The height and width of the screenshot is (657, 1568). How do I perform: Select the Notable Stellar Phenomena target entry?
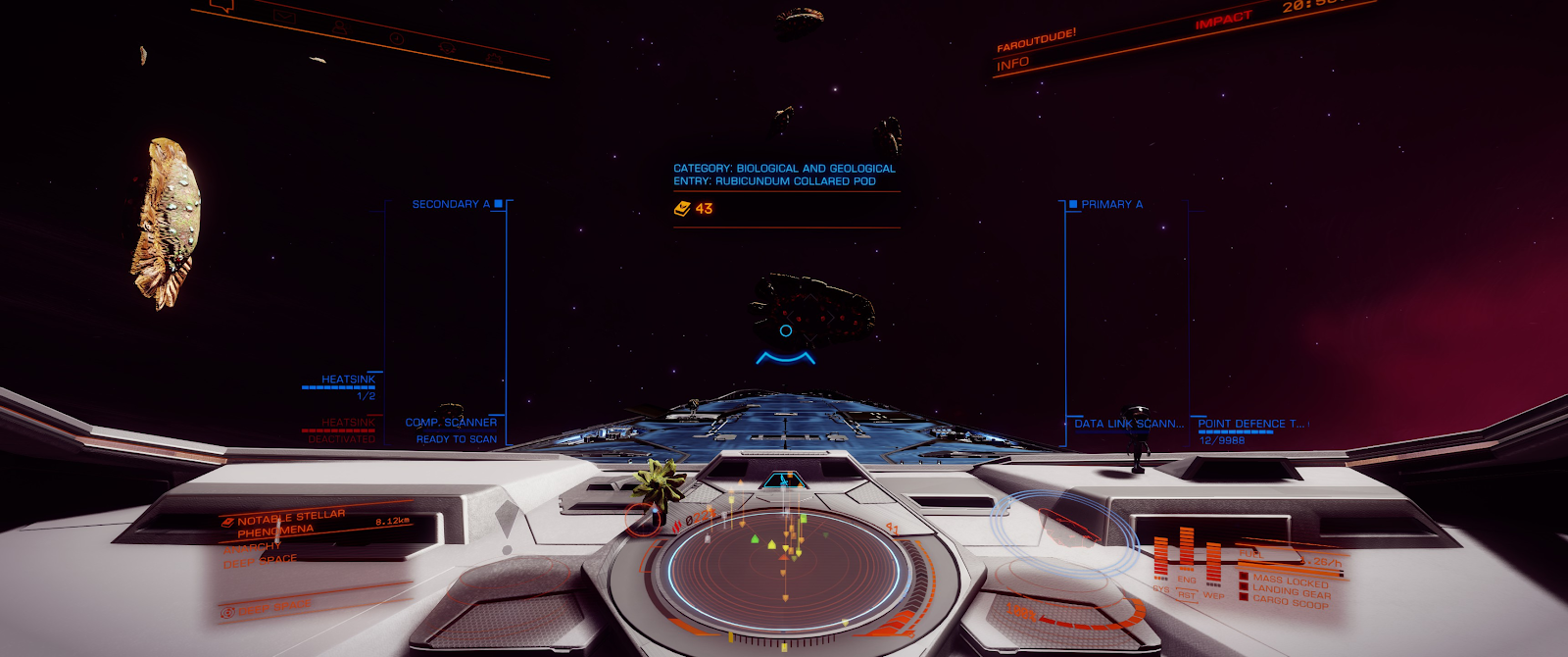point(291,524)
